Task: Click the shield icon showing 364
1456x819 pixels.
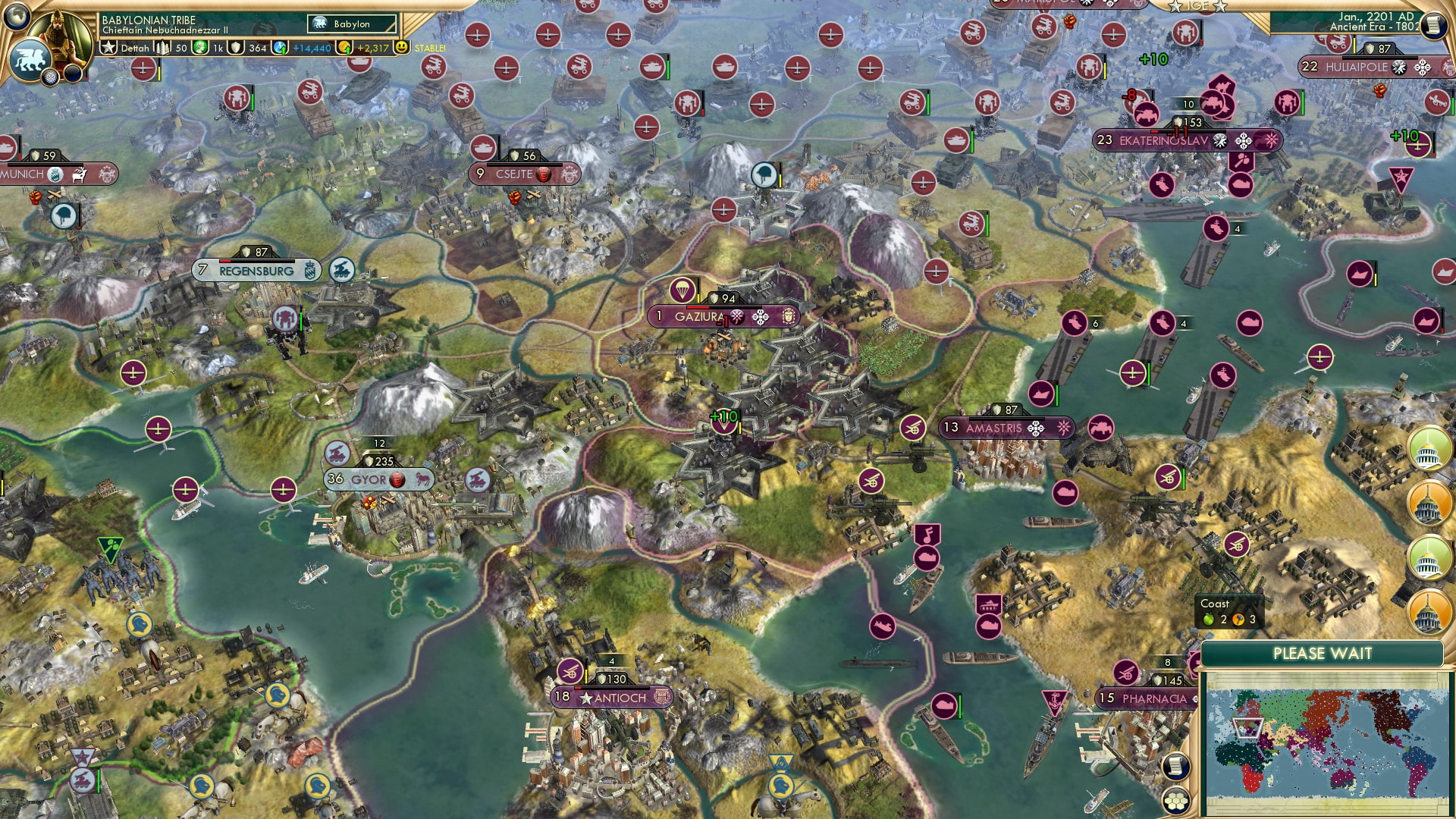Action: [237, 47]
